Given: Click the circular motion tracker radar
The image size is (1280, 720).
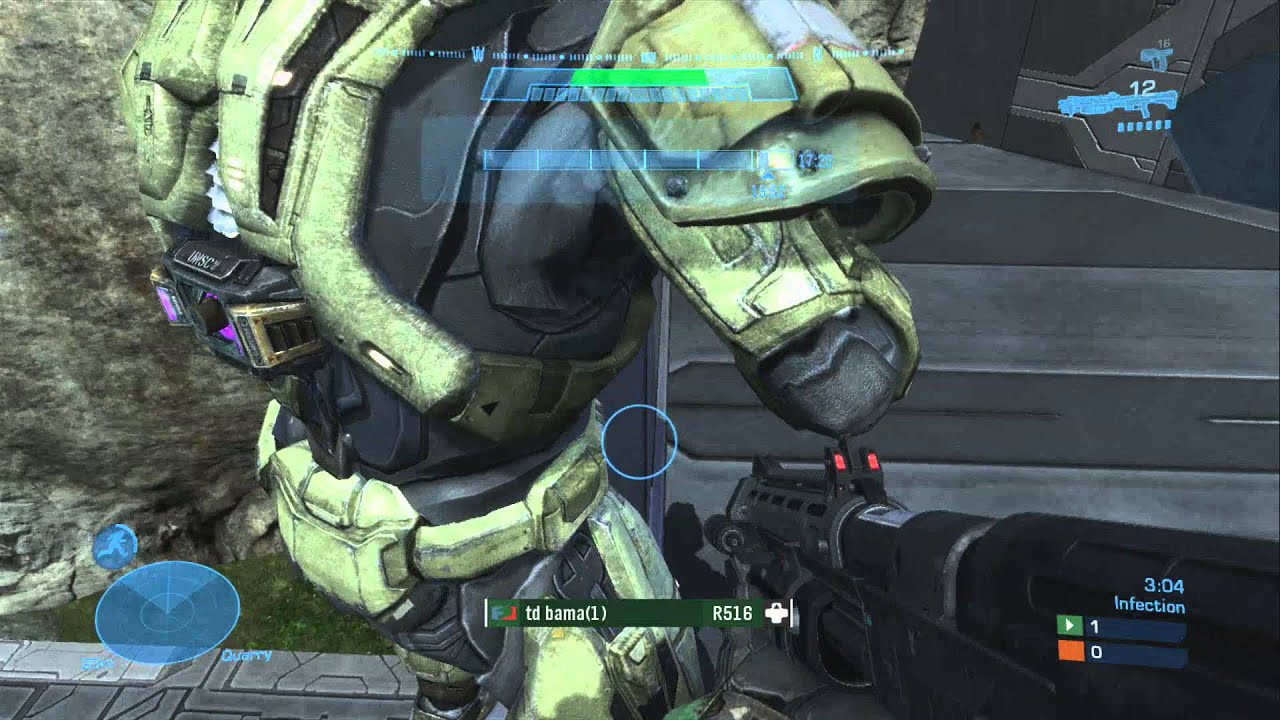Looking at the screenshot, I should tap(167, 611).
